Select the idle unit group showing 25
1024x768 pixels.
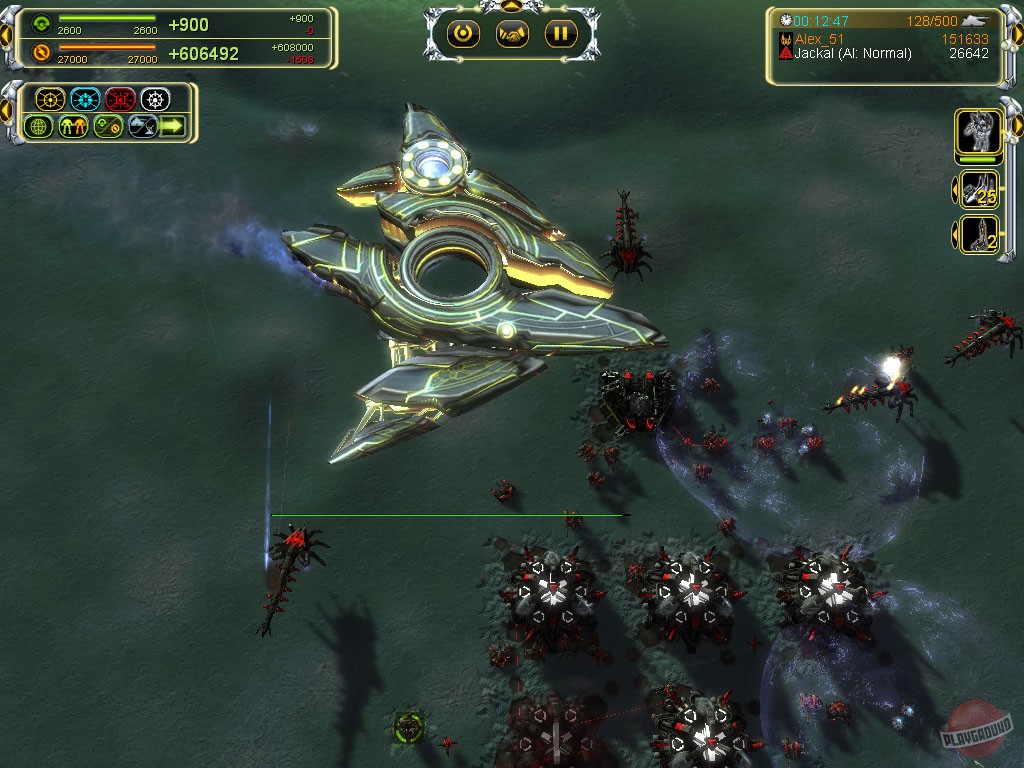tap(979, 189)
